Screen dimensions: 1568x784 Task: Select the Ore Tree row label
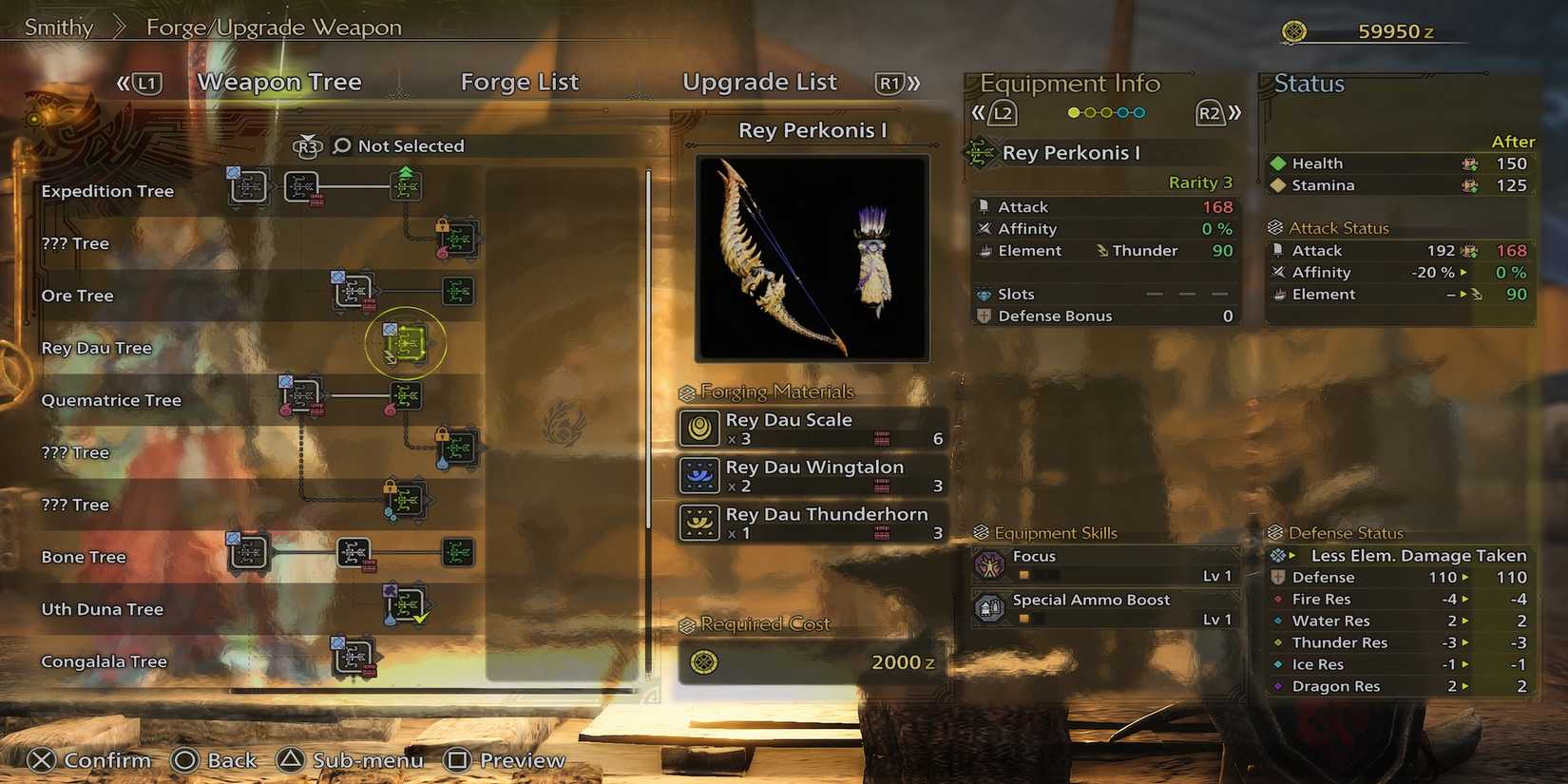tap(77, 296)
